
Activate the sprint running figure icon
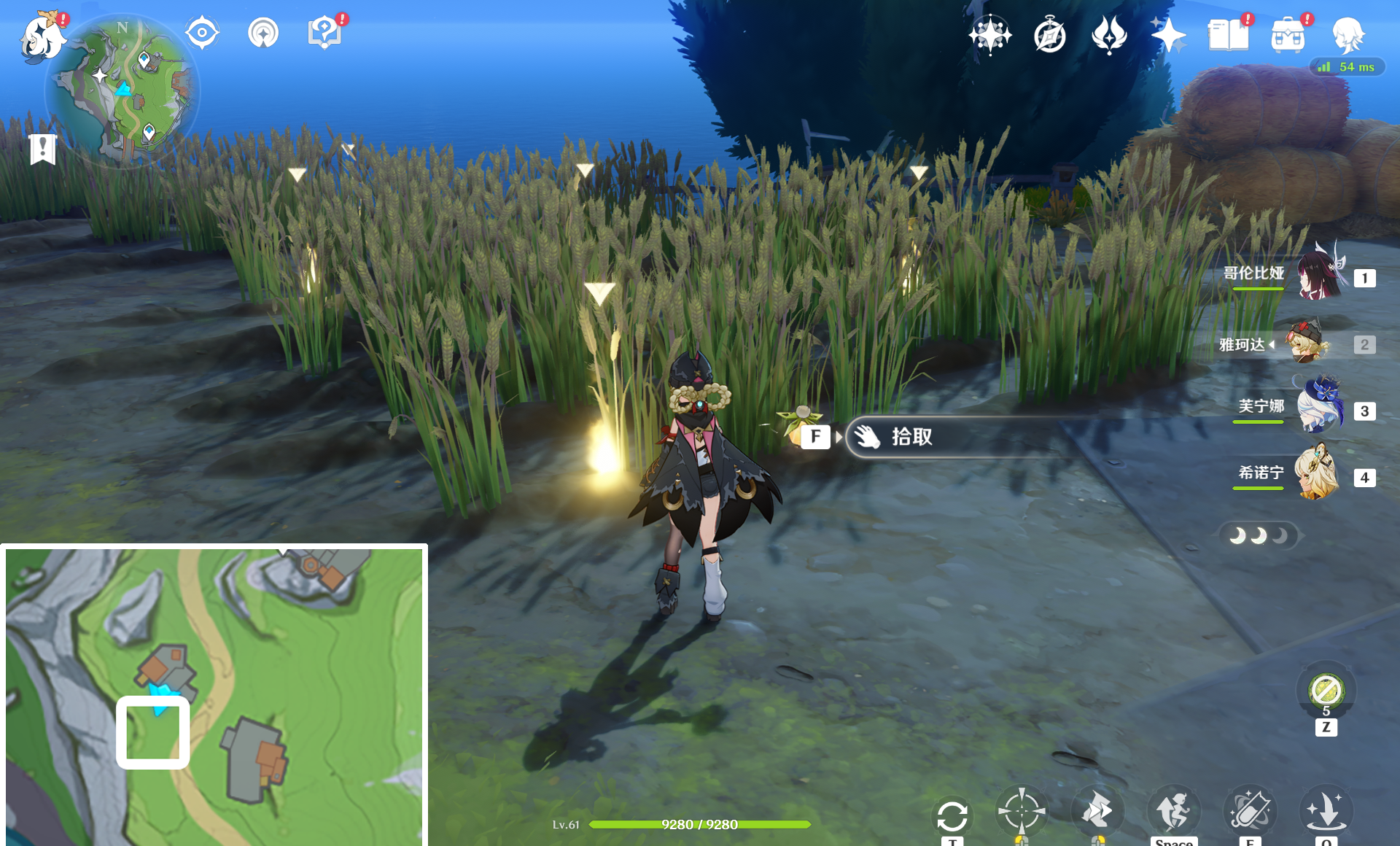pos(1173,810)
